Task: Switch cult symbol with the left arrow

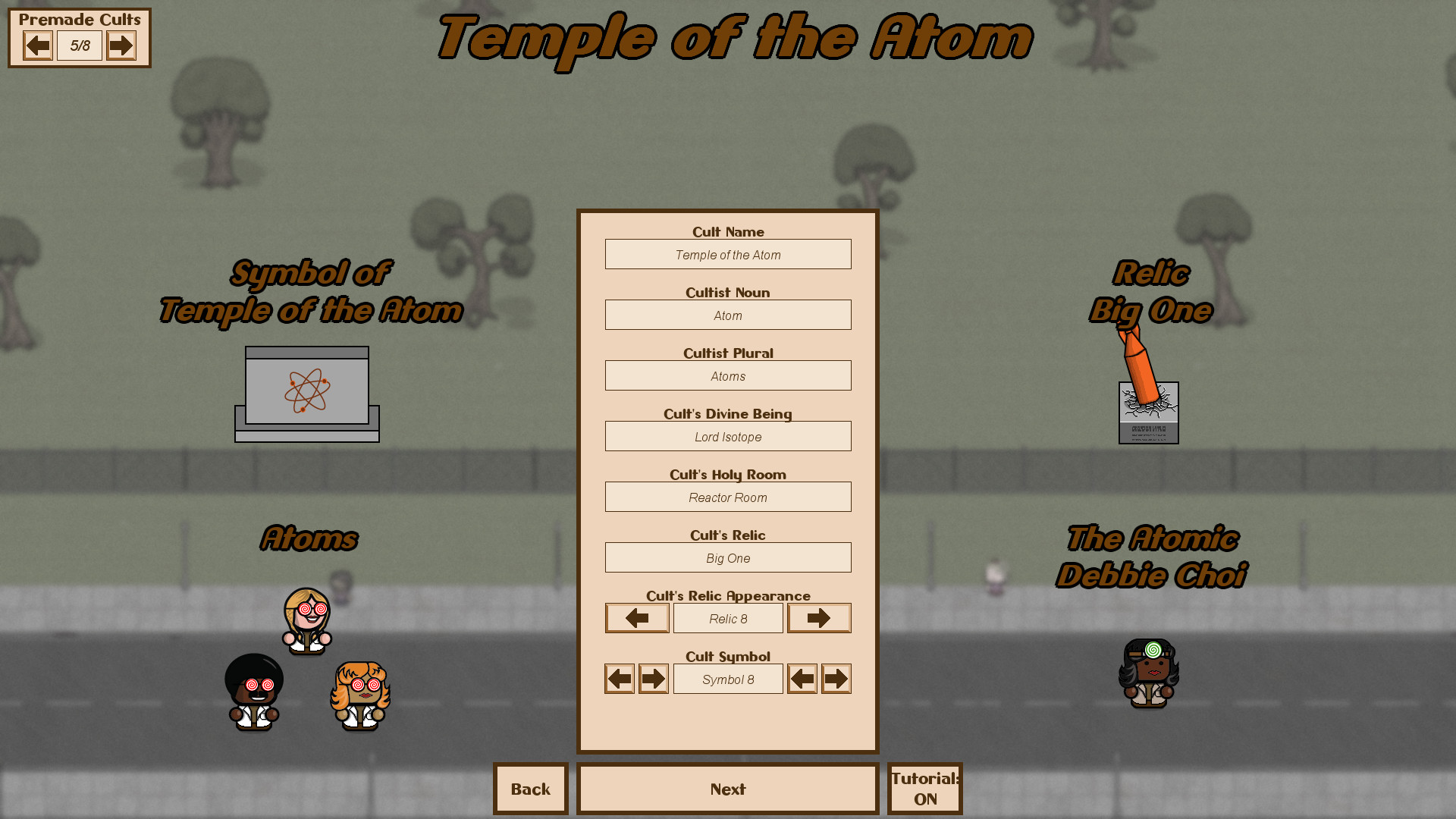Action: pyautogui.click(x=619, y=678)
